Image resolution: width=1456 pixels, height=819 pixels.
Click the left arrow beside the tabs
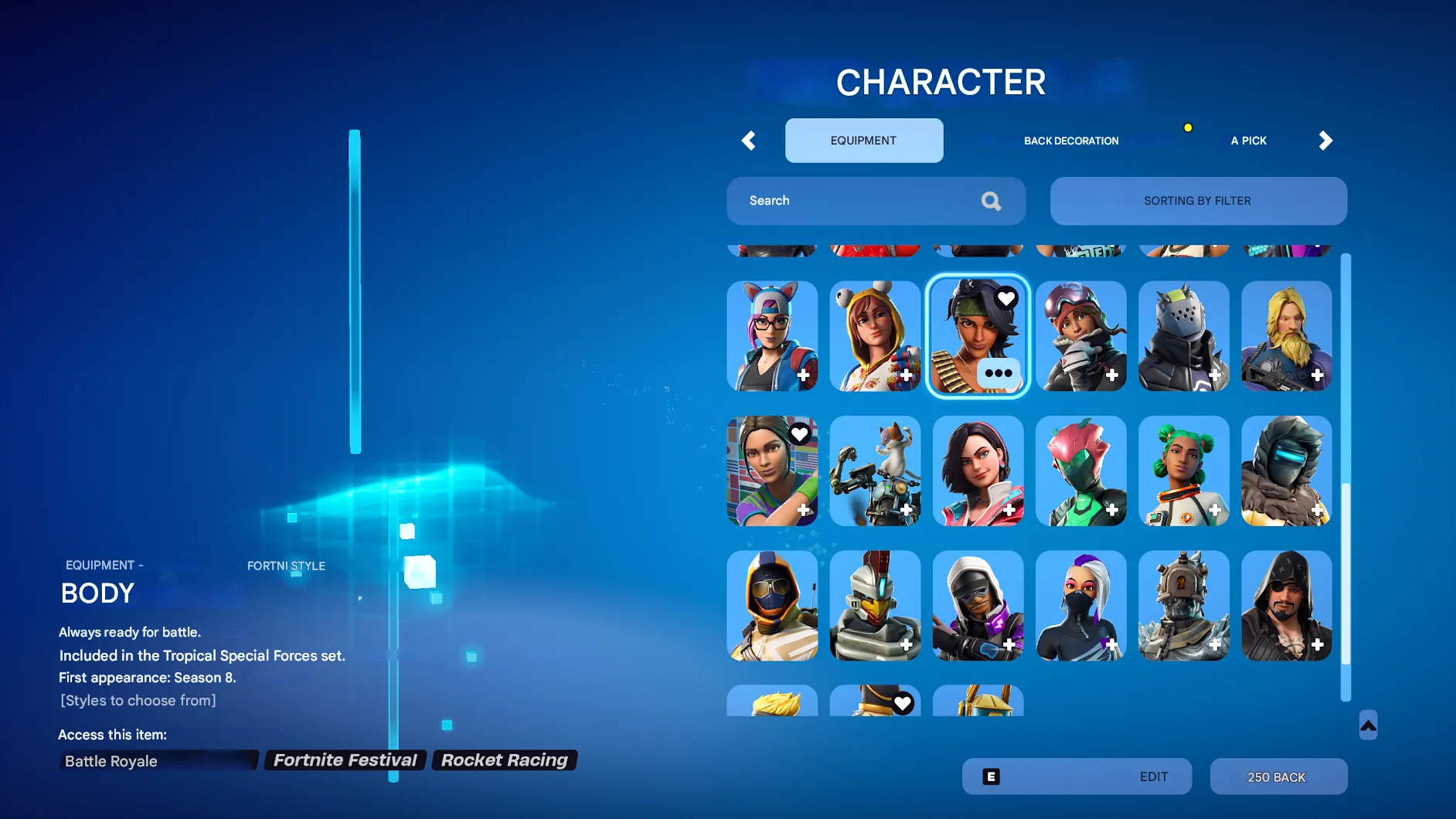pyautogui.click(x=748, y=141)
